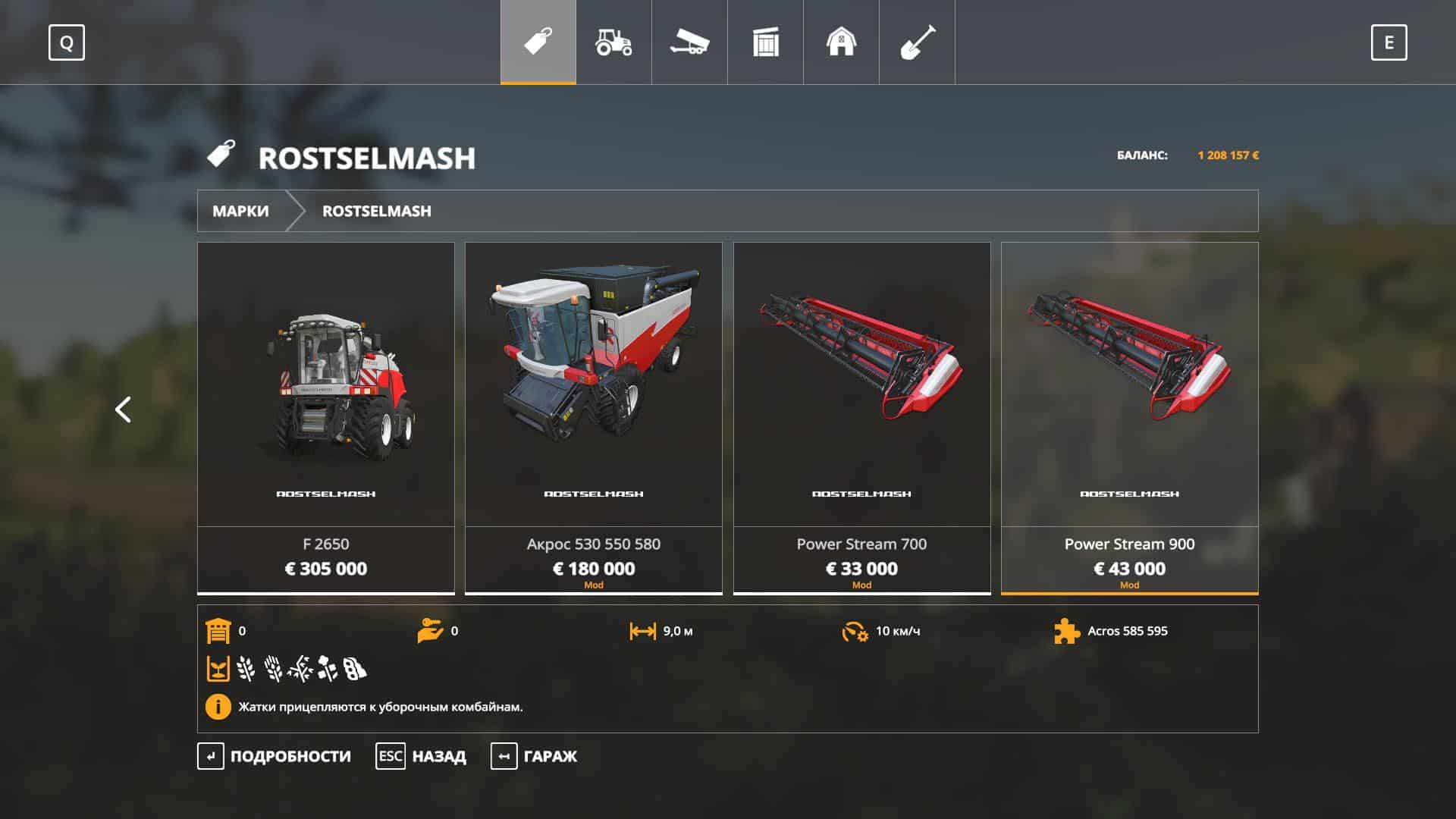1456x819 pixels.
Task: Open the shovel landscaping tab
Action: click(x=917, y=42)
